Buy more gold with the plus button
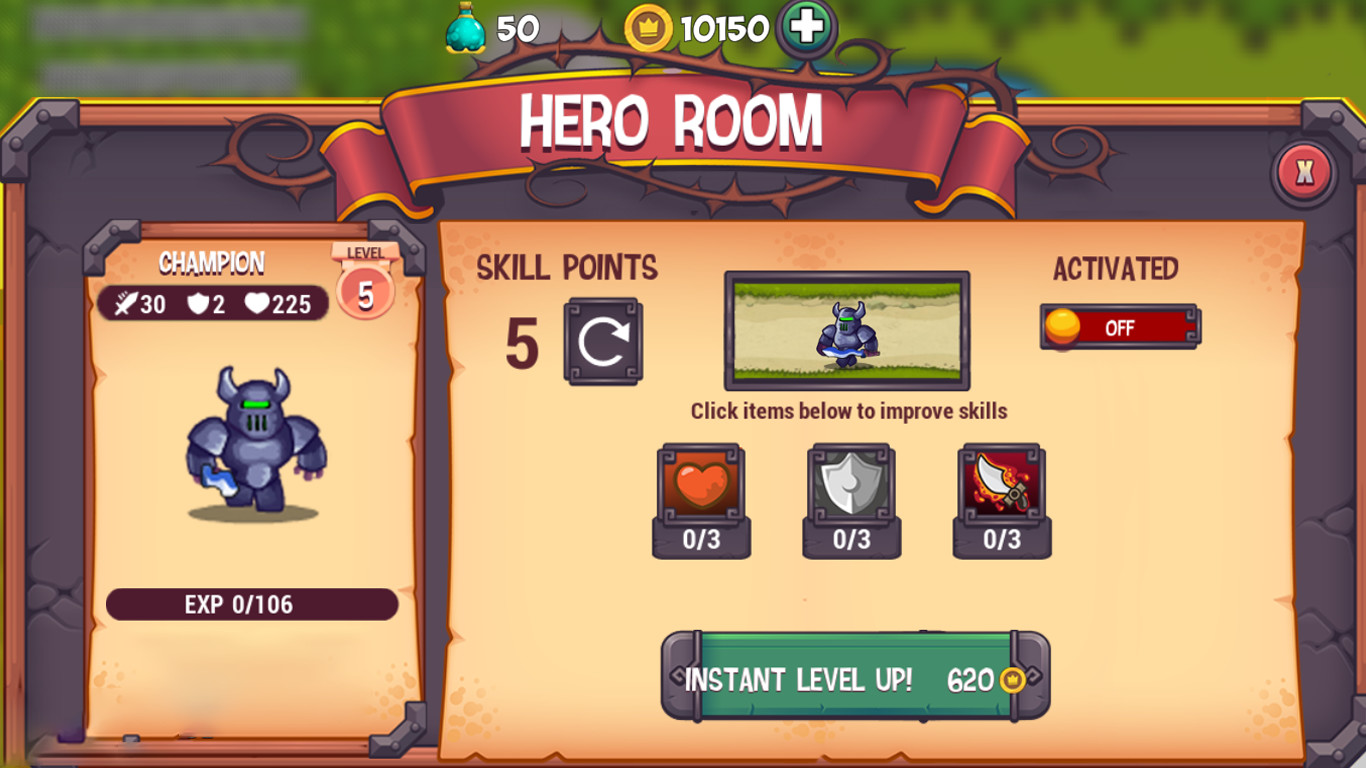Viewport: 1366px width, 768px height. click(806, 28)
